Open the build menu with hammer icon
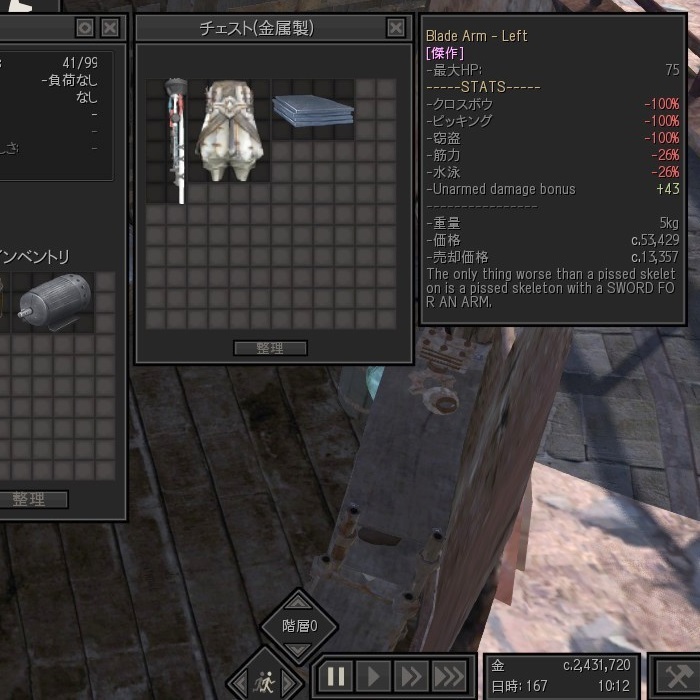Viewport: 700px width, 700px height. [677, 676]
